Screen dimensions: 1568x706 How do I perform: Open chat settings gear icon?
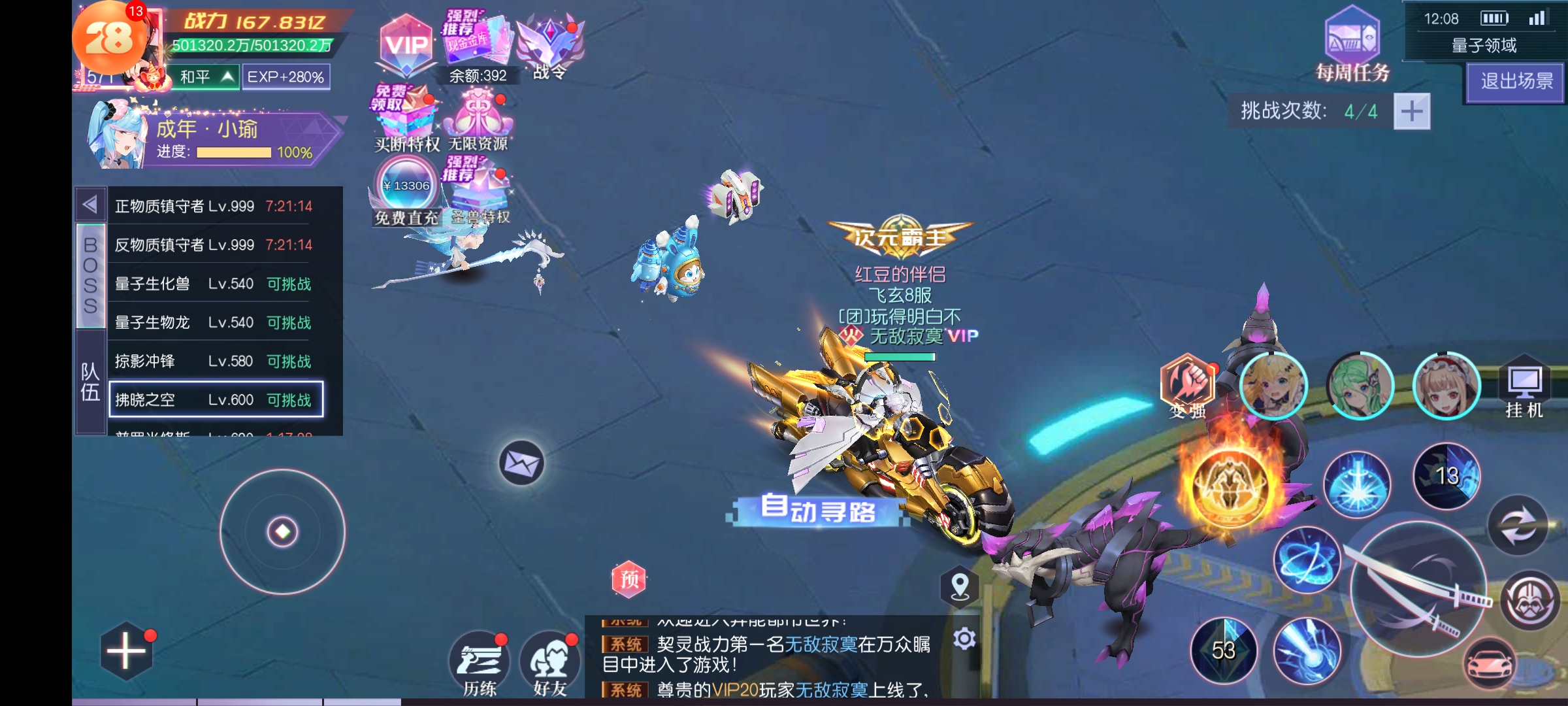click(x=964, y=639)
